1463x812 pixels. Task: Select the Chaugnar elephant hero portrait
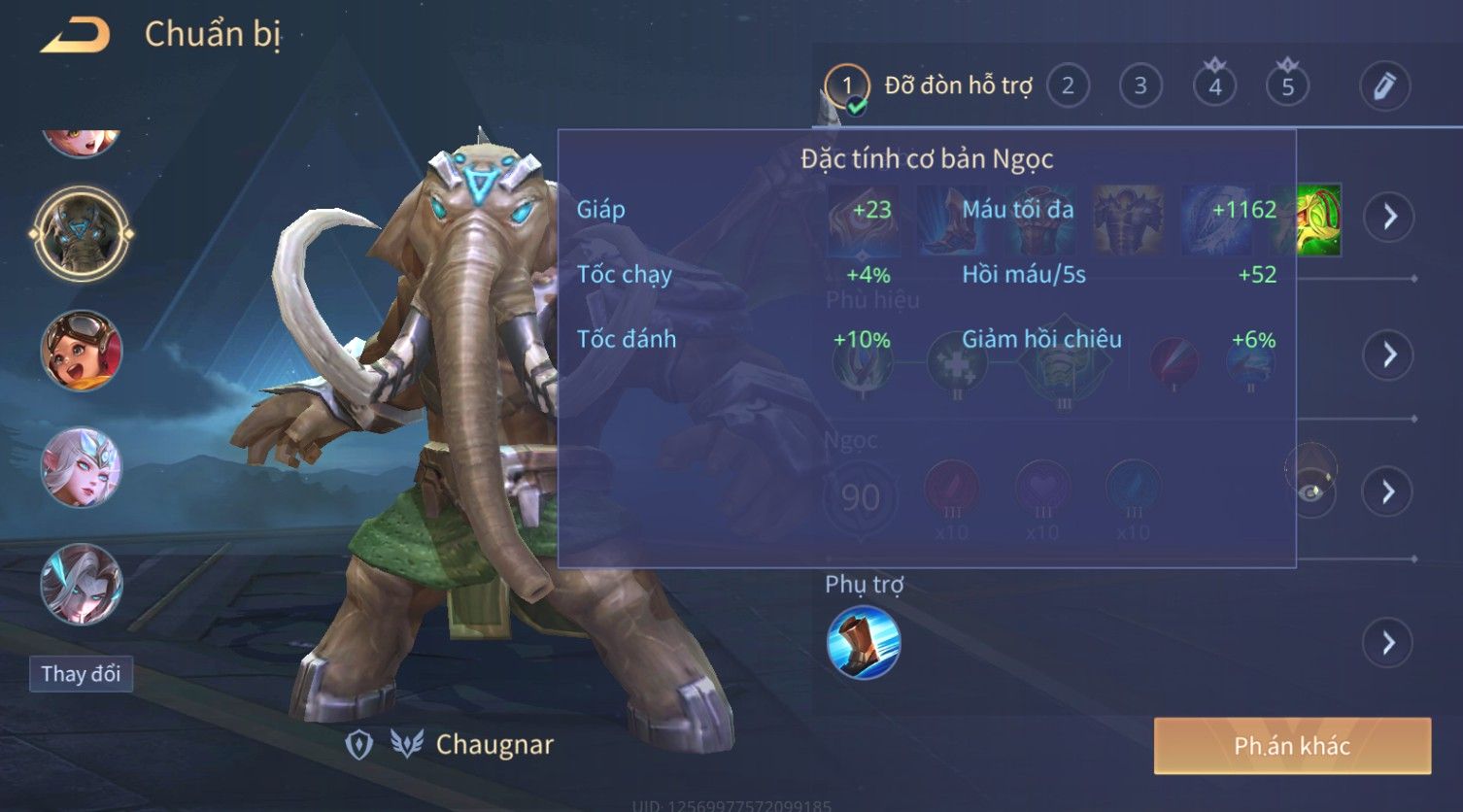(x=82, y=234)
